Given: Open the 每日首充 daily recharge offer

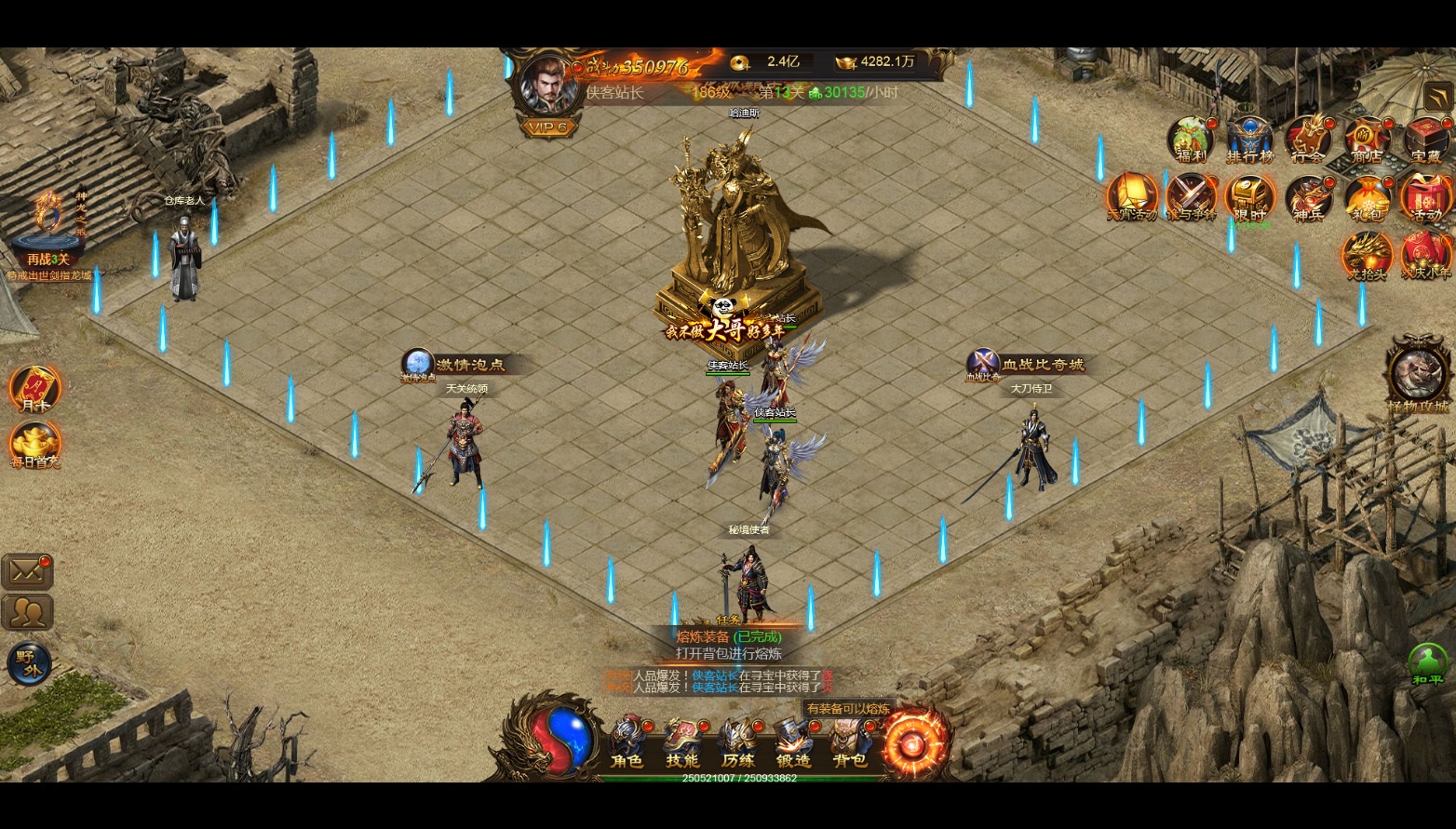Looking at the screenshot, I should pyautogui.click(x=34, y=444).
